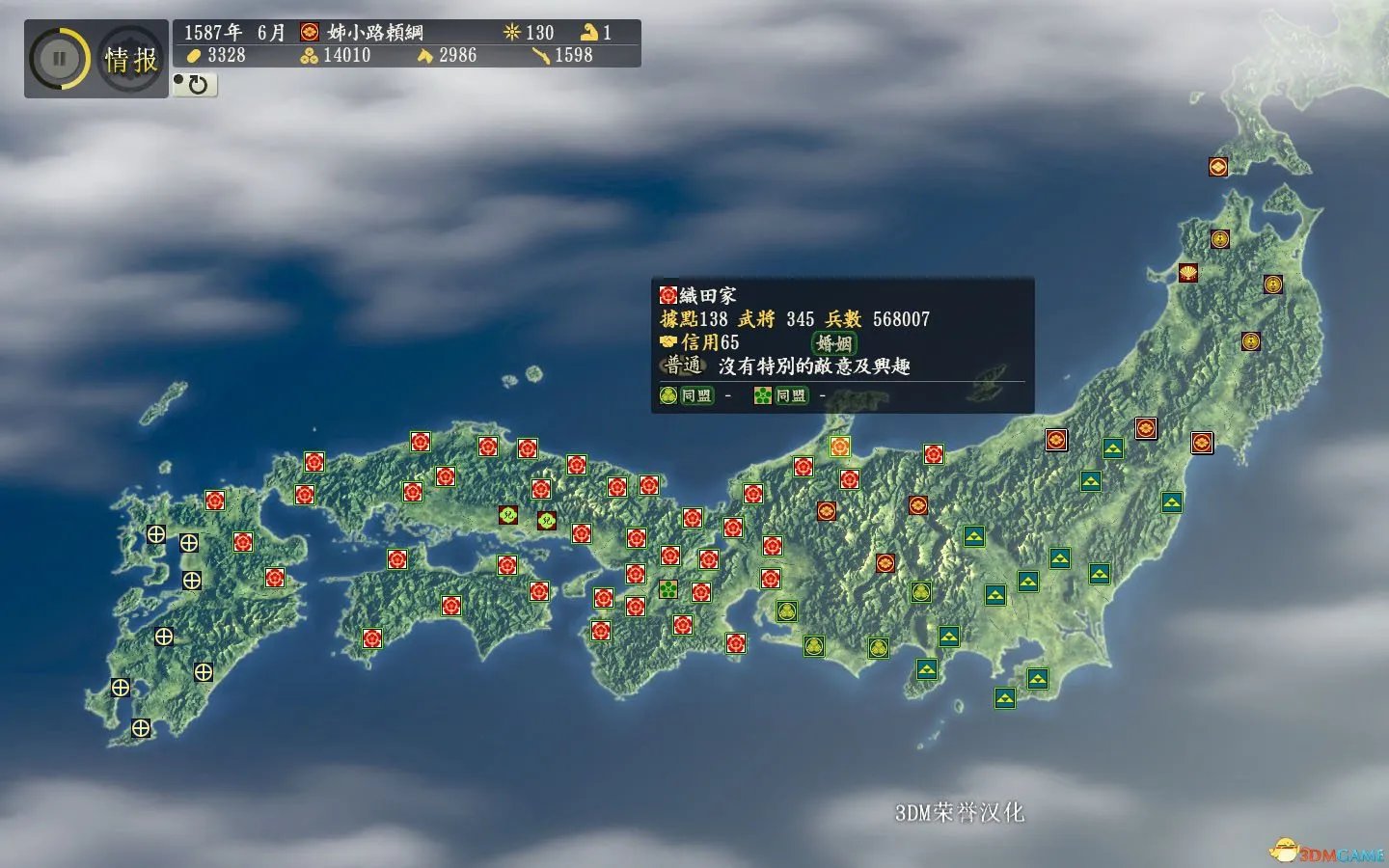Screen dimensions: 1389x868
Task: Select the clan castle icon on Hokkaido
Action: pos(1219,166)
